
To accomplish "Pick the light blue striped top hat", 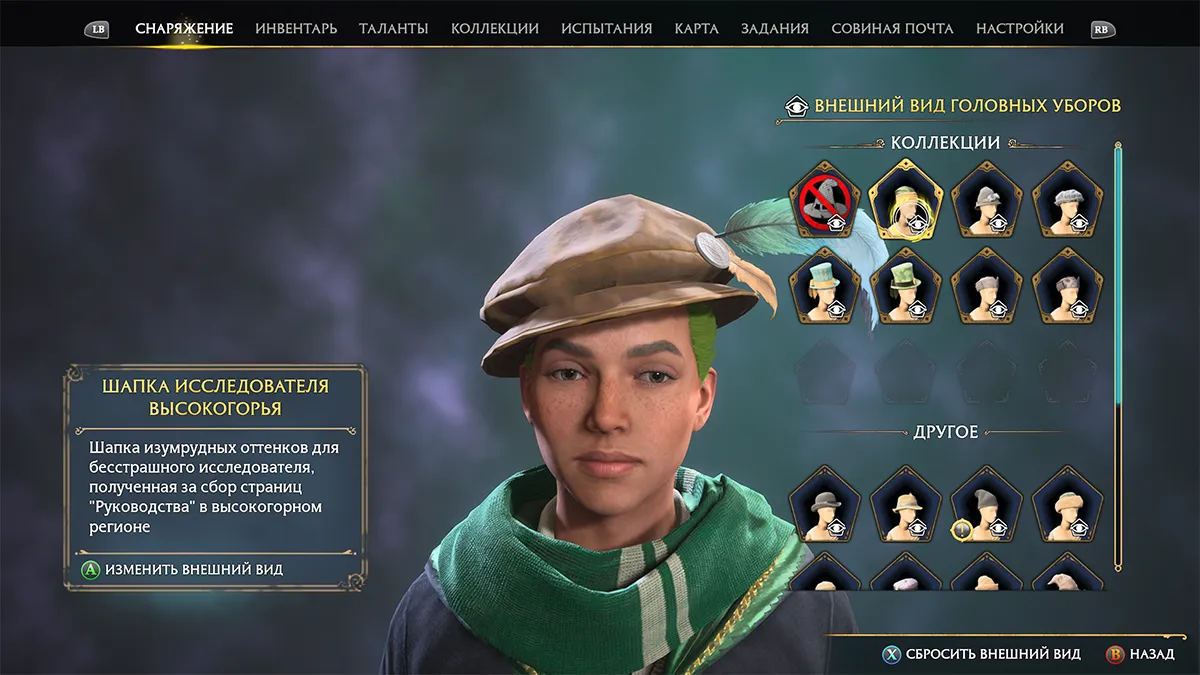I will click(x=825, y=285).
